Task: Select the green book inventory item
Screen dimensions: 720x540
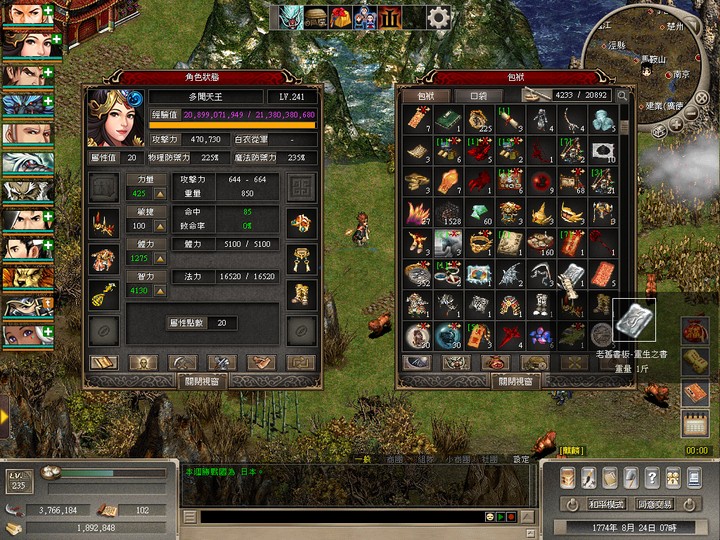Action: (x=447, y=120)
